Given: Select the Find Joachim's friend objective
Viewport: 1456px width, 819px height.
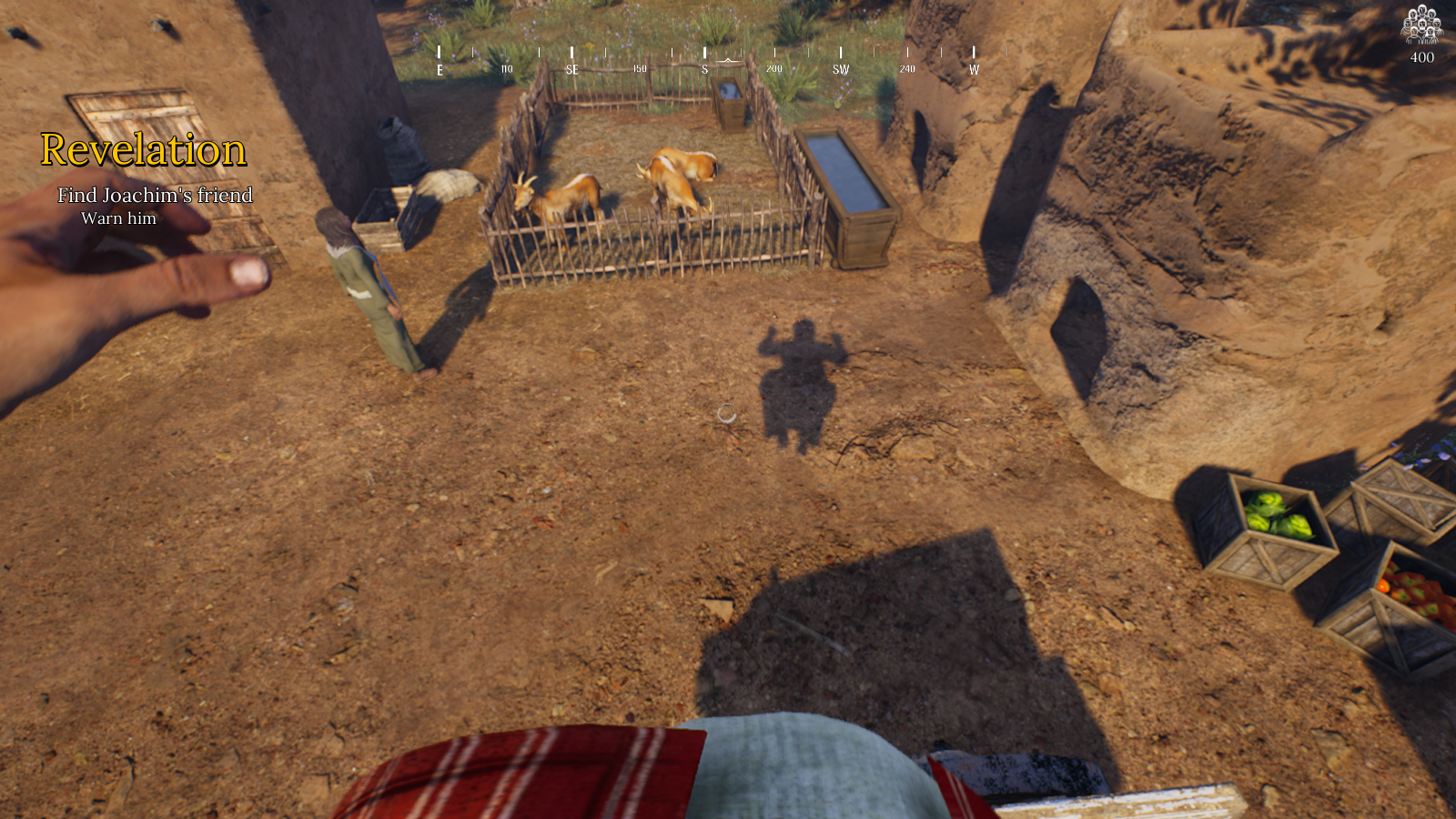Looking at the screenshot, I should tap(155, 196).
